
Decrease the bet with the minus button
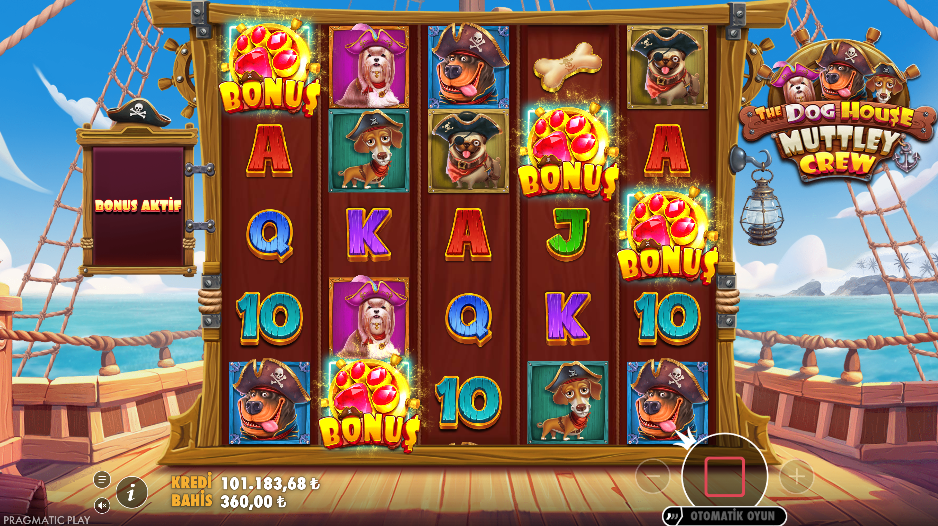click(x=652, y=477)
